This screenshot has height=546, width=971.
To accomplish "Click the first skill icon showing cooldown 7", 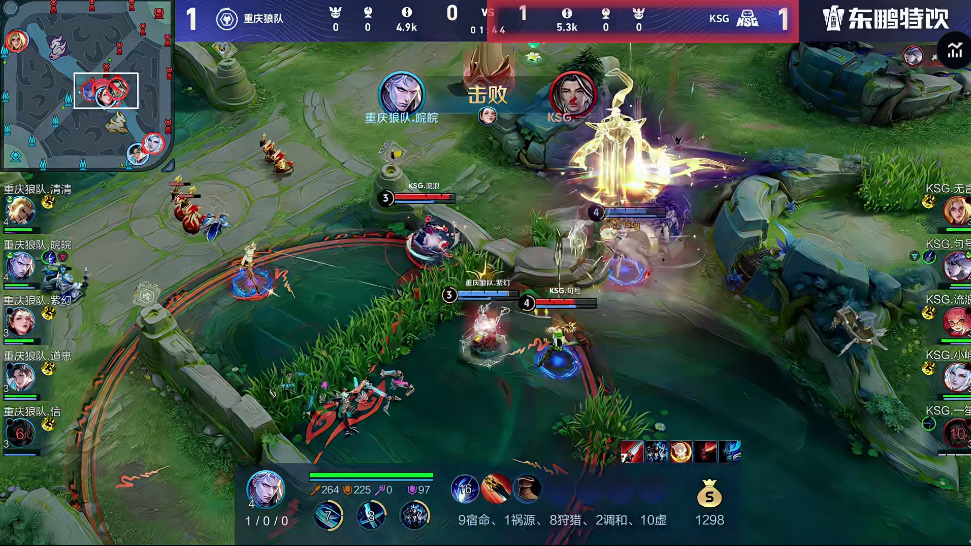I will pos(329,516).
